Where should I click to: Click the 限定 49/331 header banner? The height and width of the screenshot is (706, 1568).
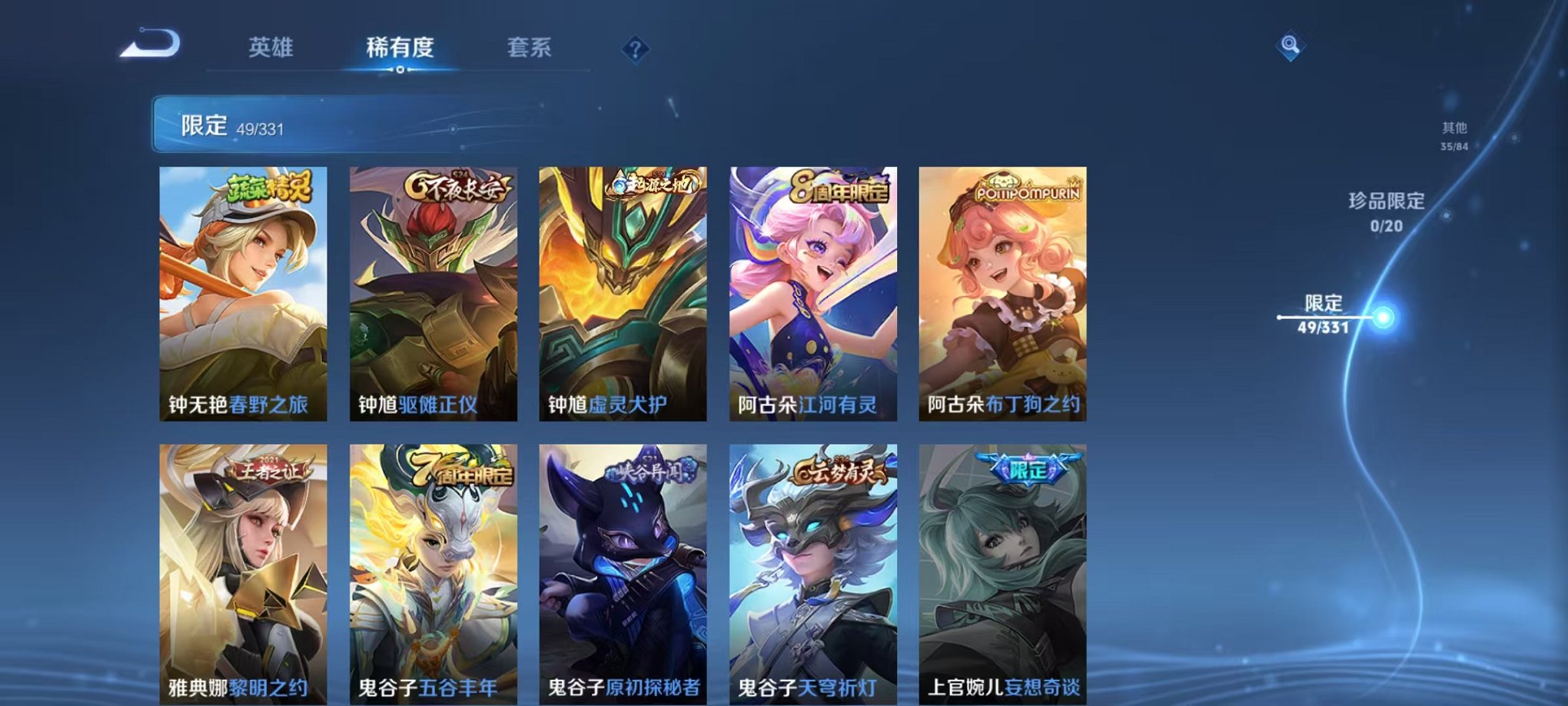(231, 123)
